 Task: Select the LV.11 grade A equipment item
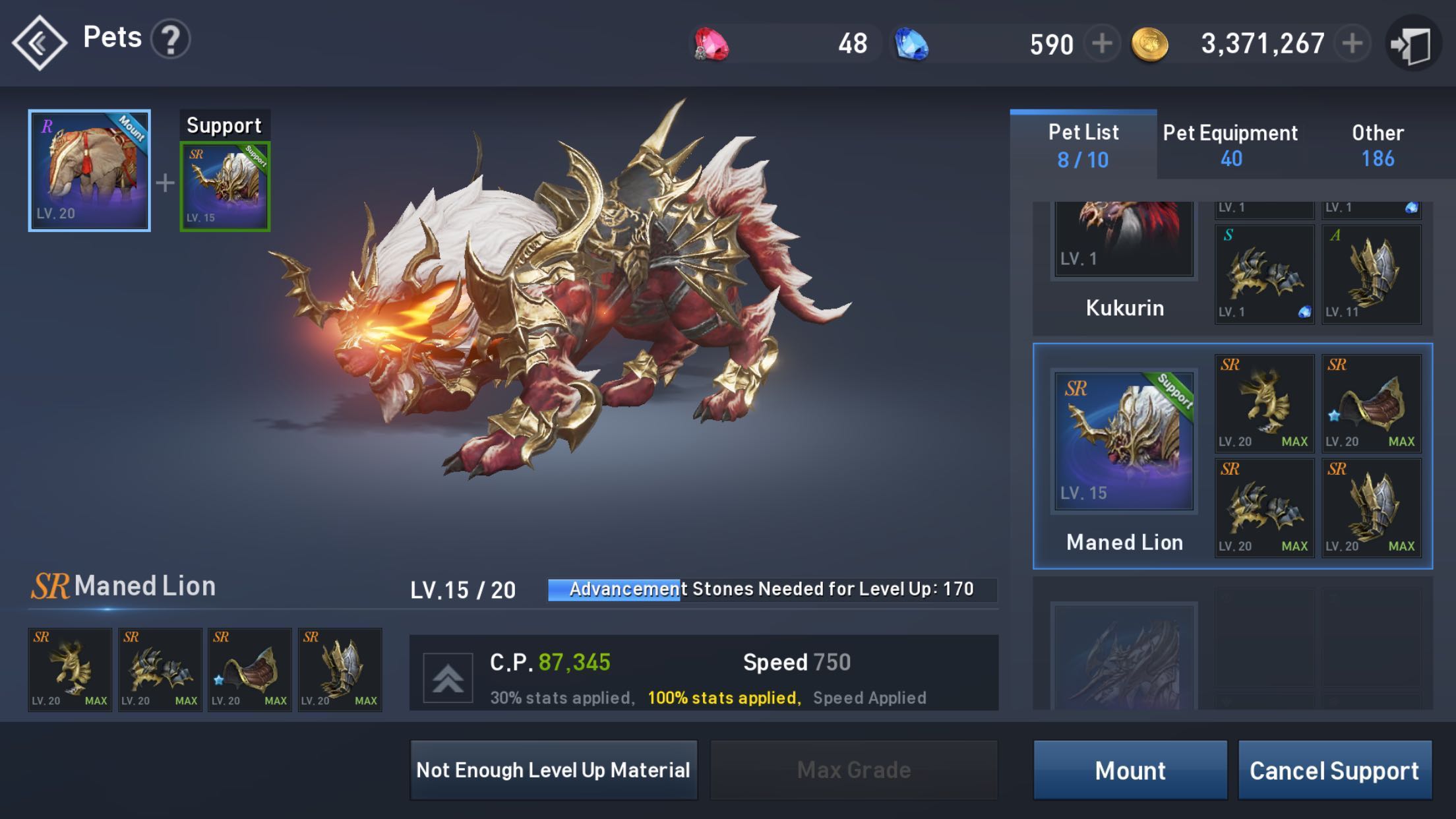coord(1372,272)
